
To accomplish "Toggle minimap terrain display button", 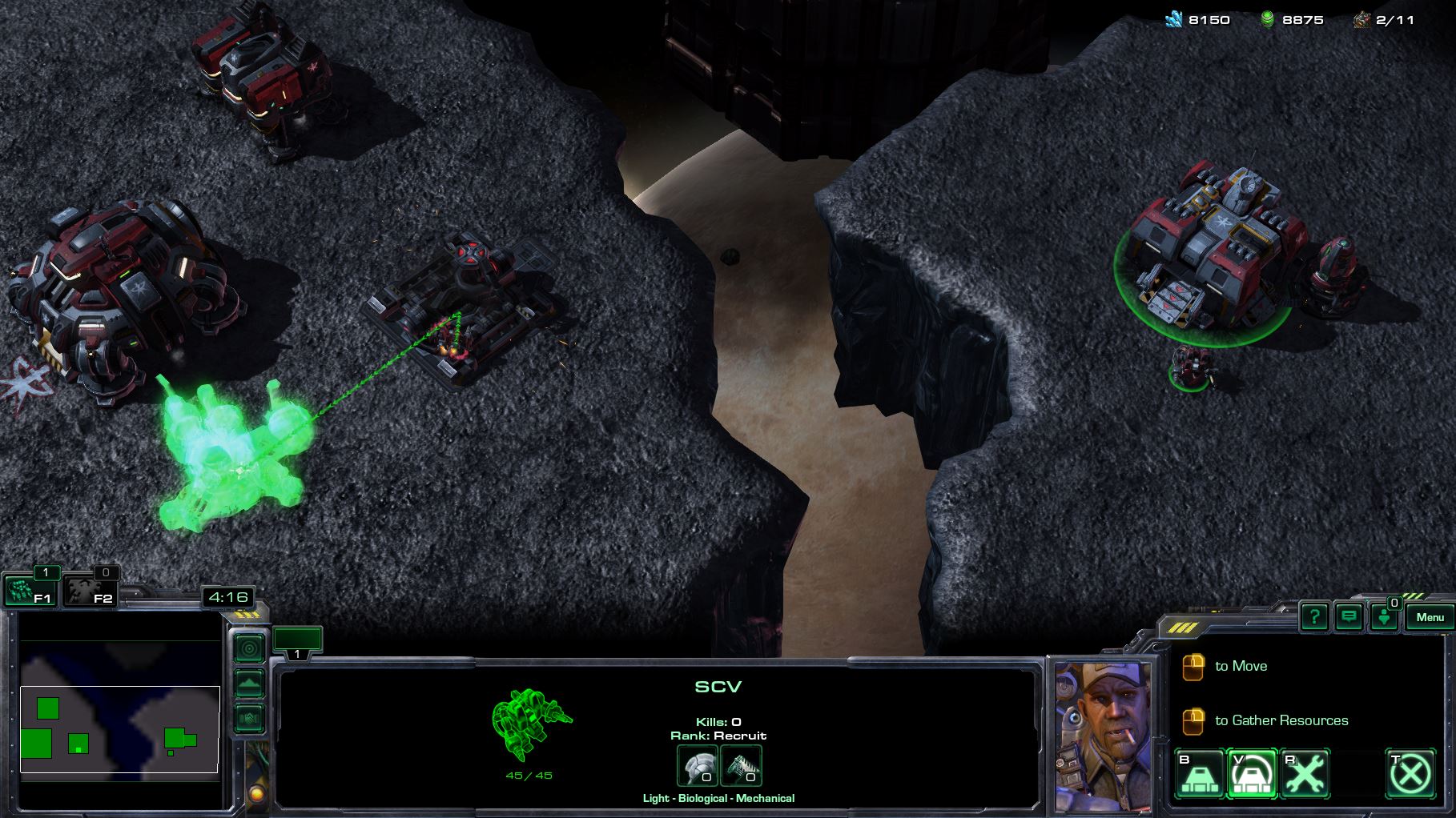I will tap(249, 684).
